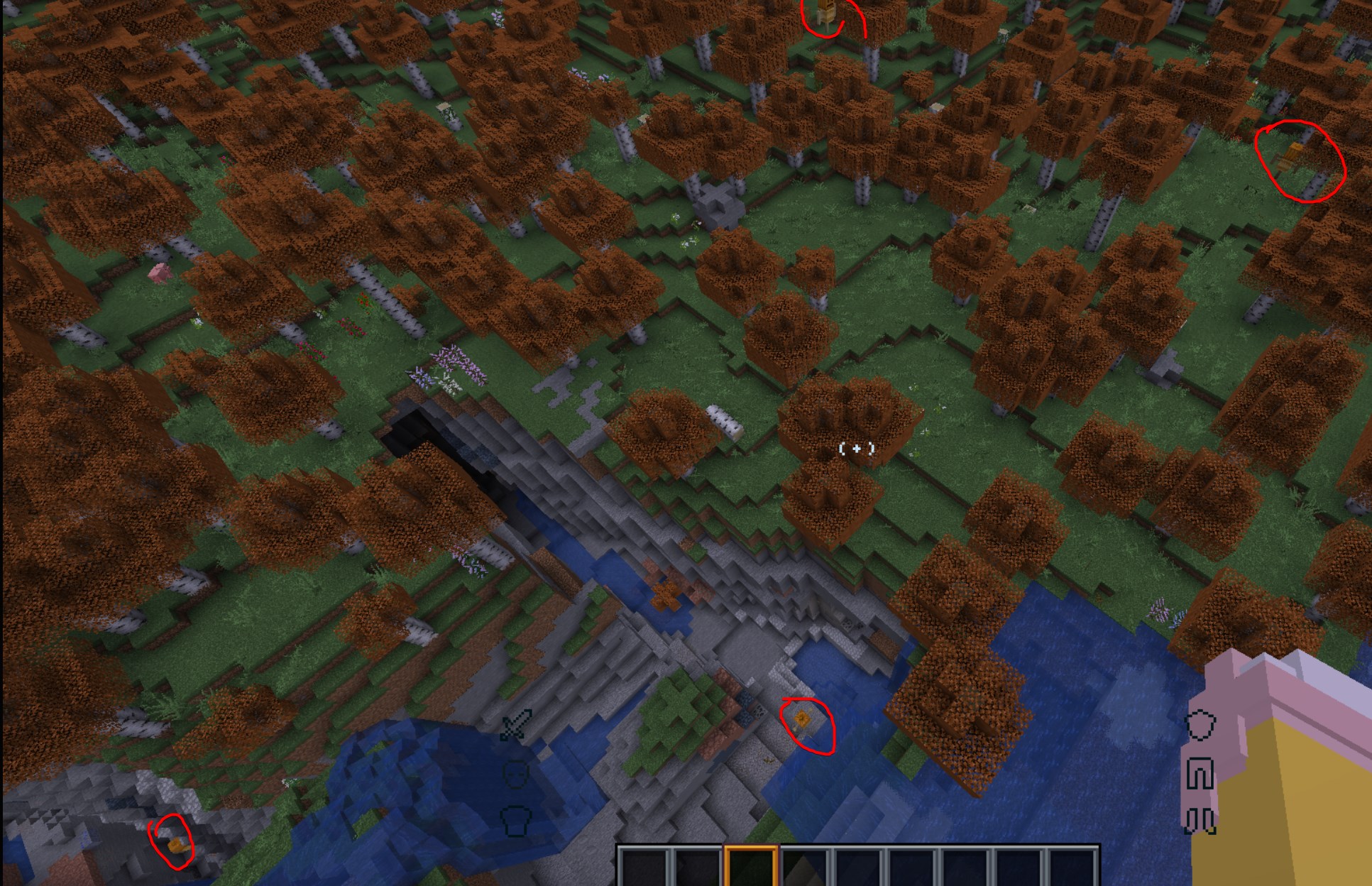Click the faint head outline icon
Image resolution: width=1372 pixels, height=886 pixels.
point(516,775)
